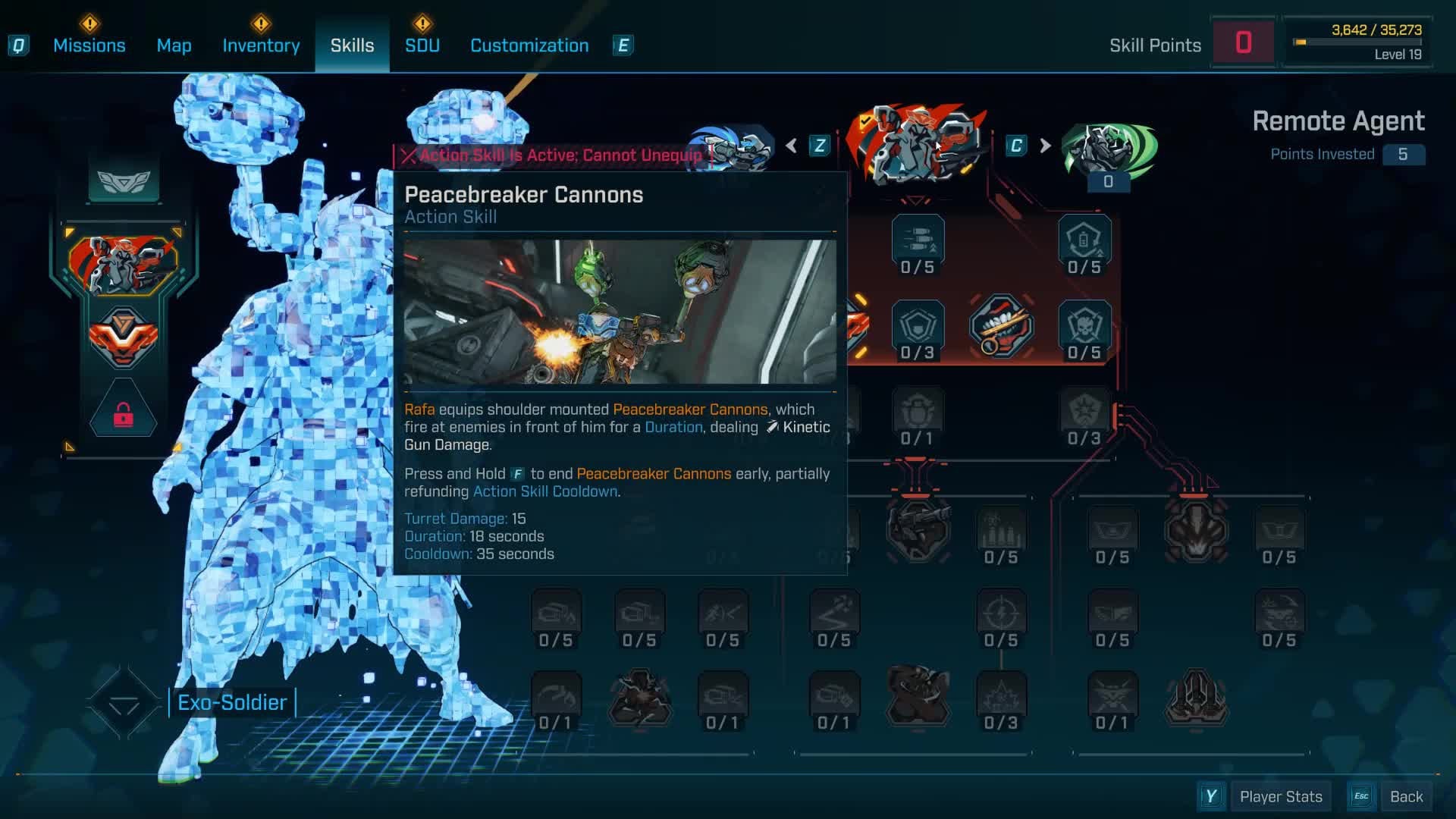The image size is (1456, 819).
Task: Select the green action skill tree icon
Action: pyautogui.click(x=1108, y=149)
